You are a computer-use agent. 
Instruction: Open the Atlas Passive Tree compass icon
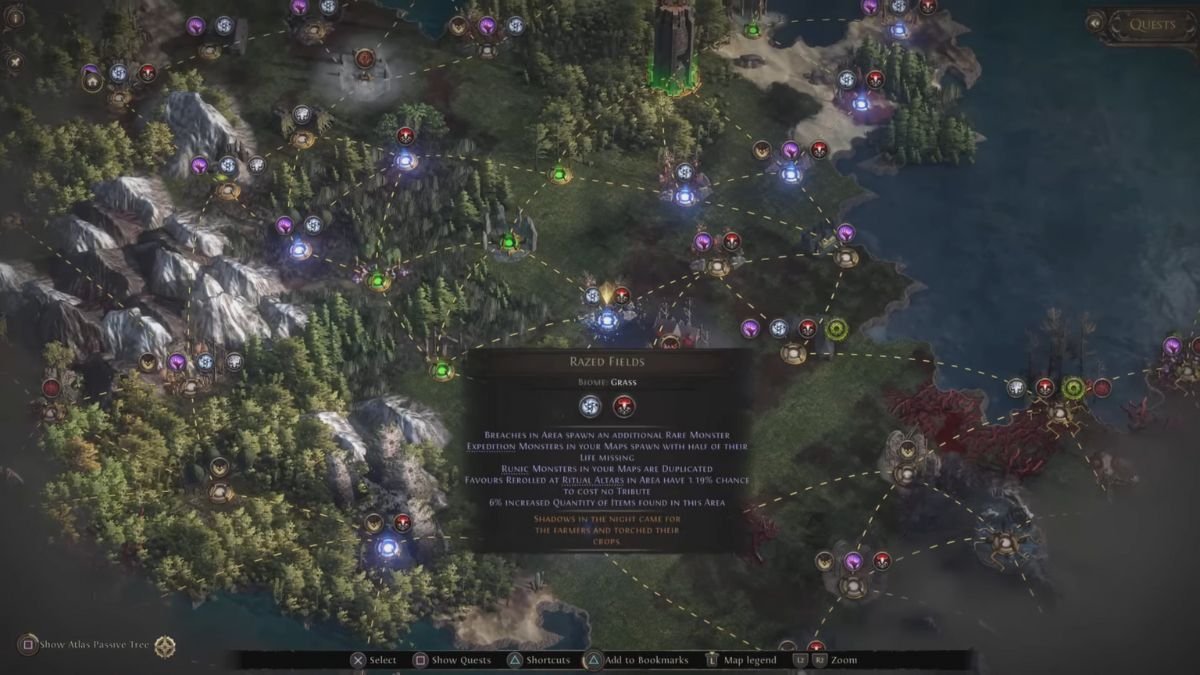tap(165, 646)
